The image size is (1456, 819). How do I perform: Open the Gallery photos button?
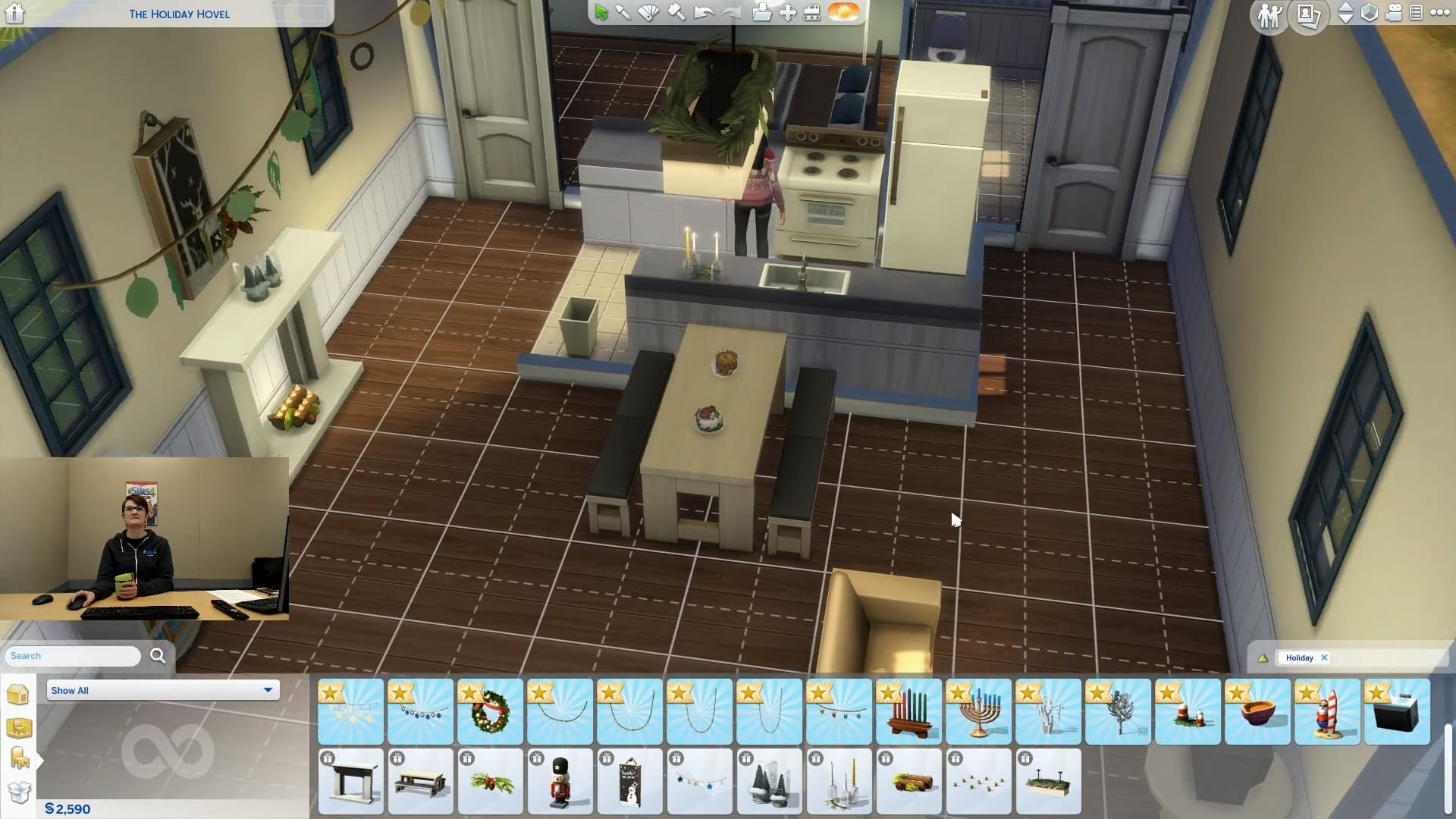click(1308, 14)
